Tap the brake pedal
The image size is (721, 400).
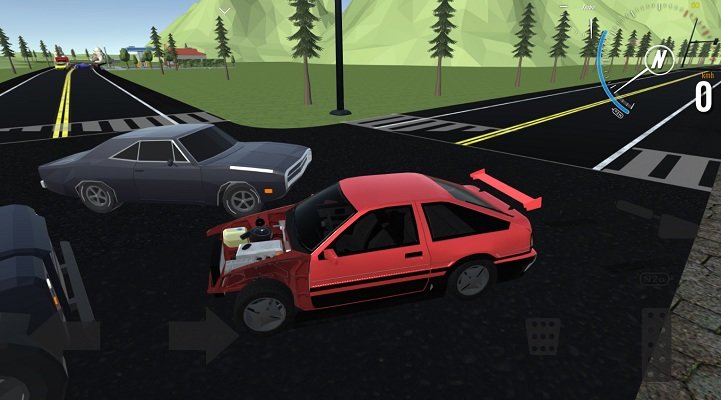(544, 336)
